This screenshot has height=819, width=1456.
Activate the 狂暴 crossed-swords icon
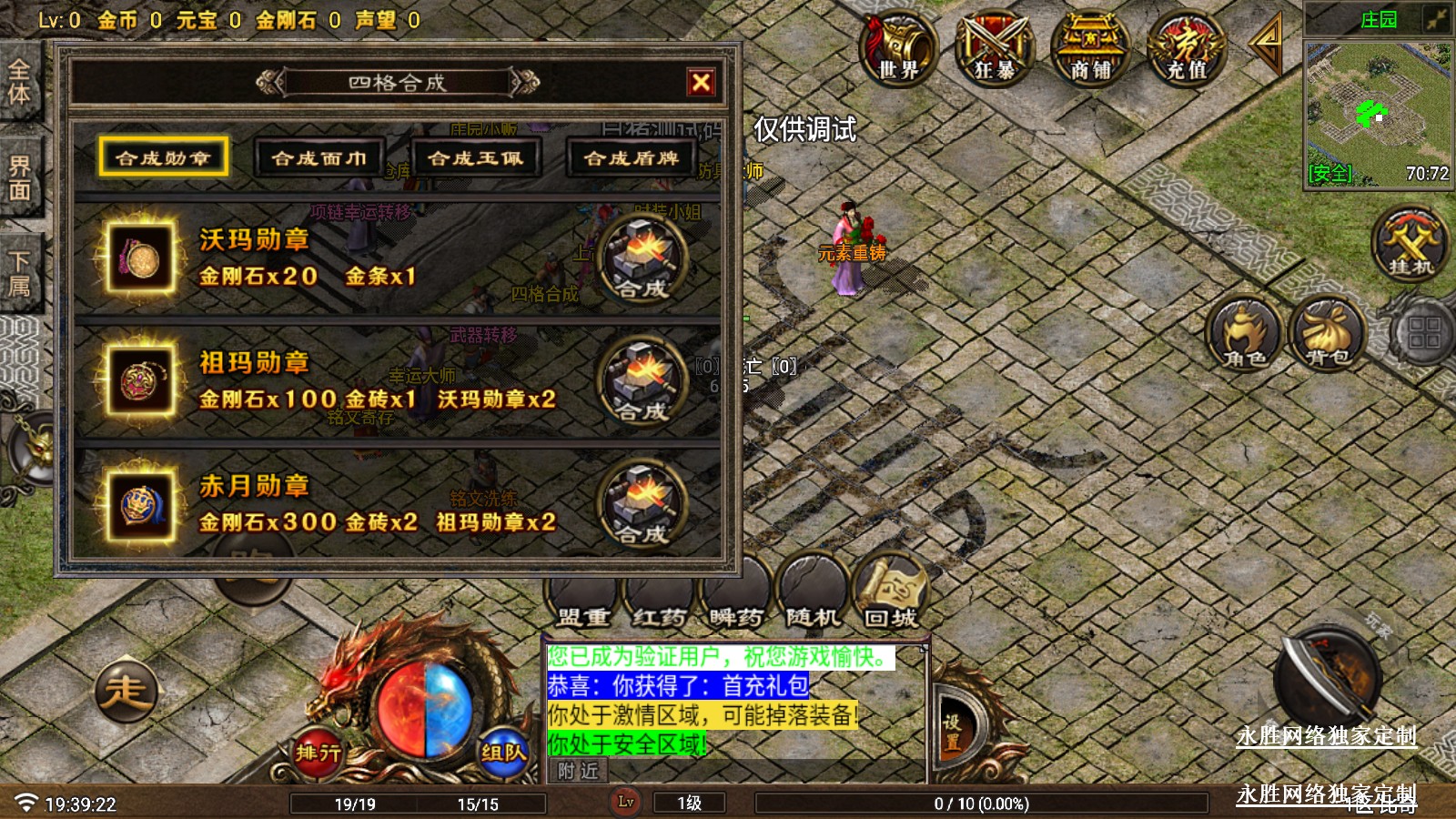click(x=994, y=47)
